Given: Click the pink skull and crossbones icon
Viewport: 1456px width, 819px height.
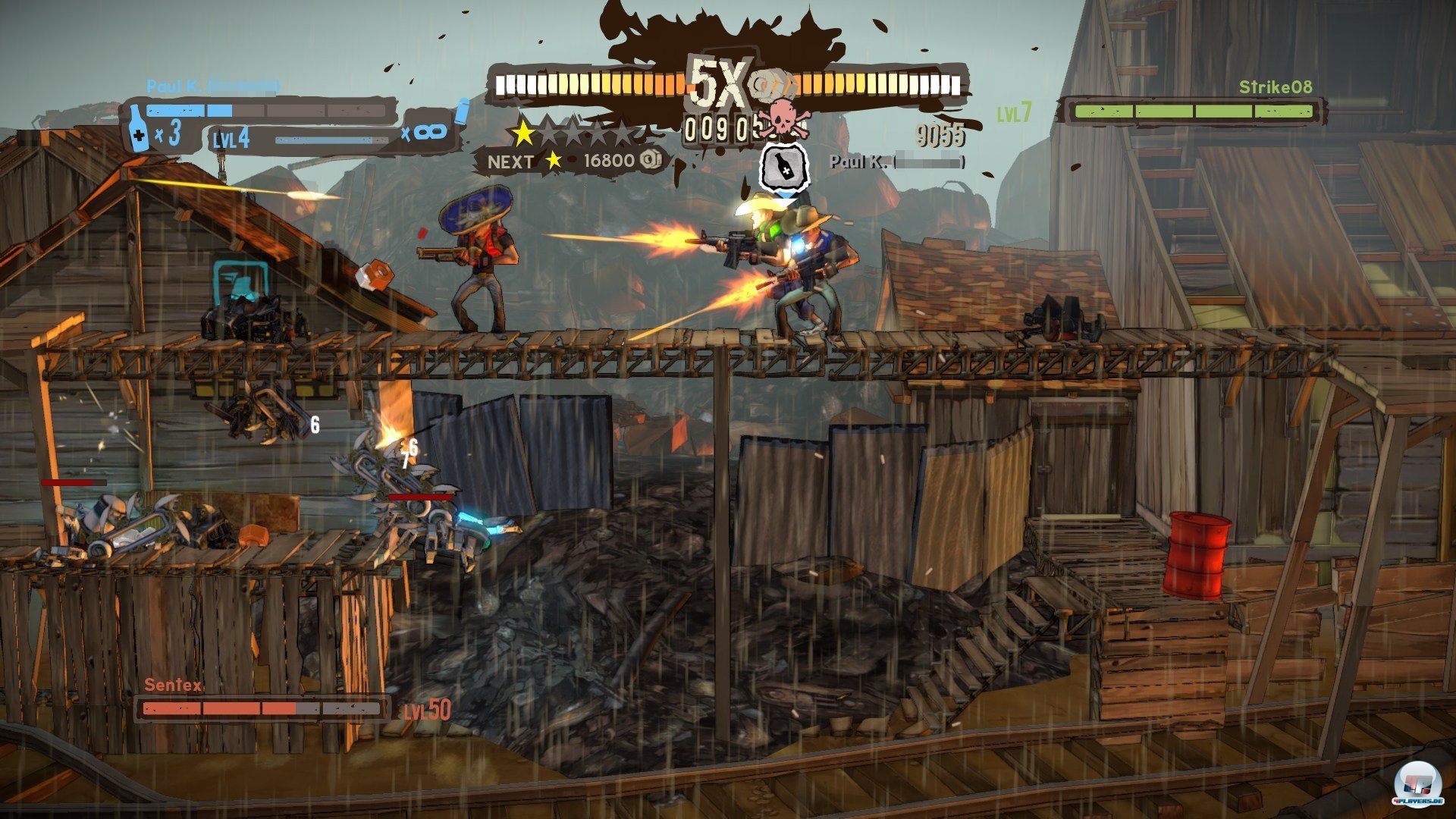Looking at the screenshot, I should pyautogui.click(x=780, y=118).
